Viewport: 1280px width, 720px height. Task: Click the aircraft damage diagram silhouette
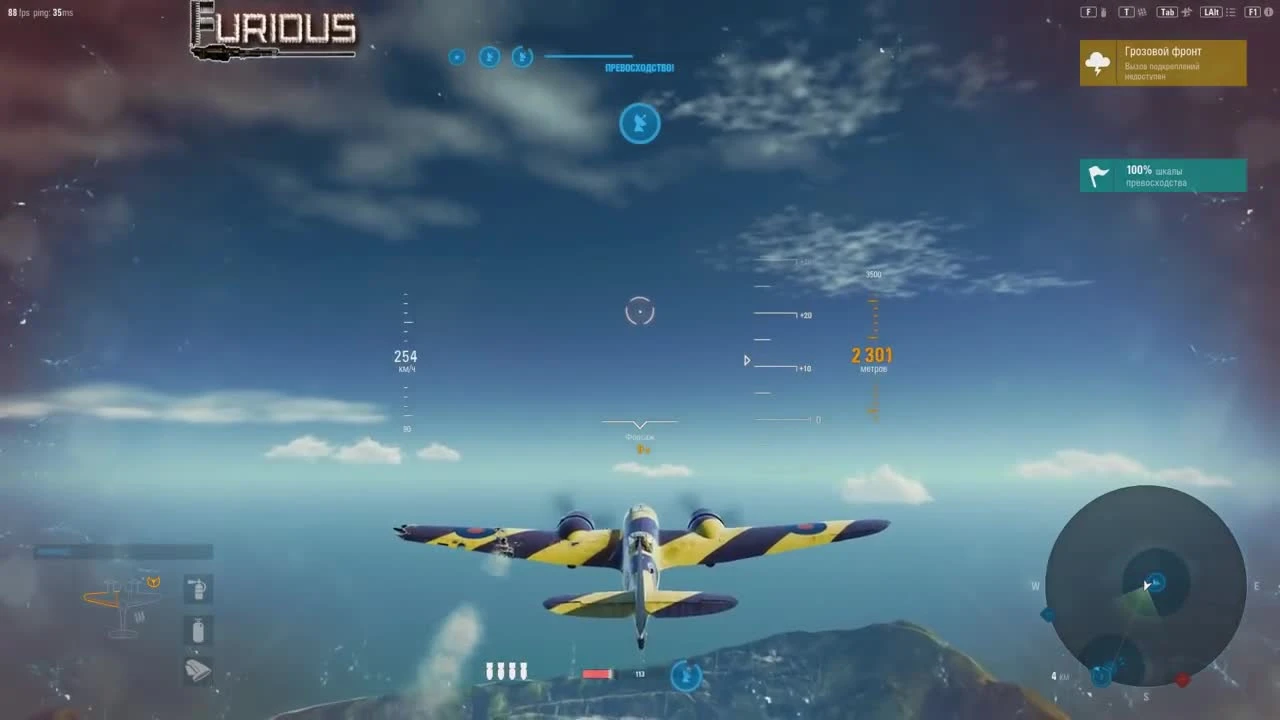coord(122,605)
